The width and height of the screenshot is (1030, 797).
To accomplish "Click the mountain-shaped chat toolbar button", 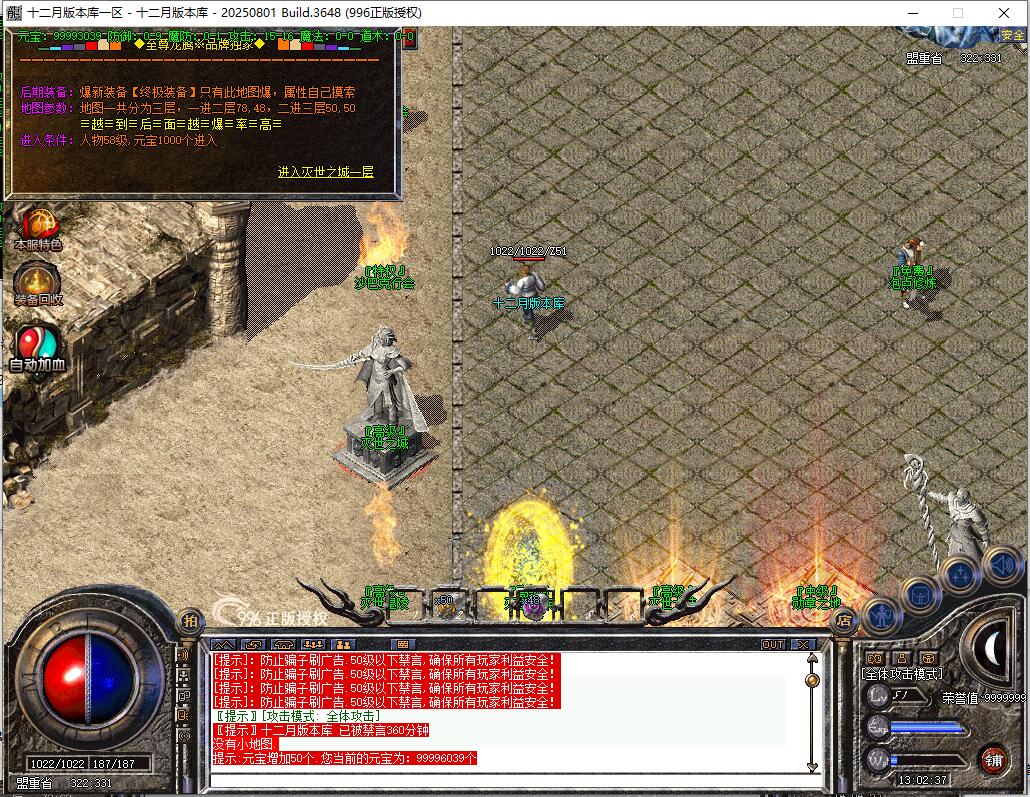I will (x=223, y=645).
